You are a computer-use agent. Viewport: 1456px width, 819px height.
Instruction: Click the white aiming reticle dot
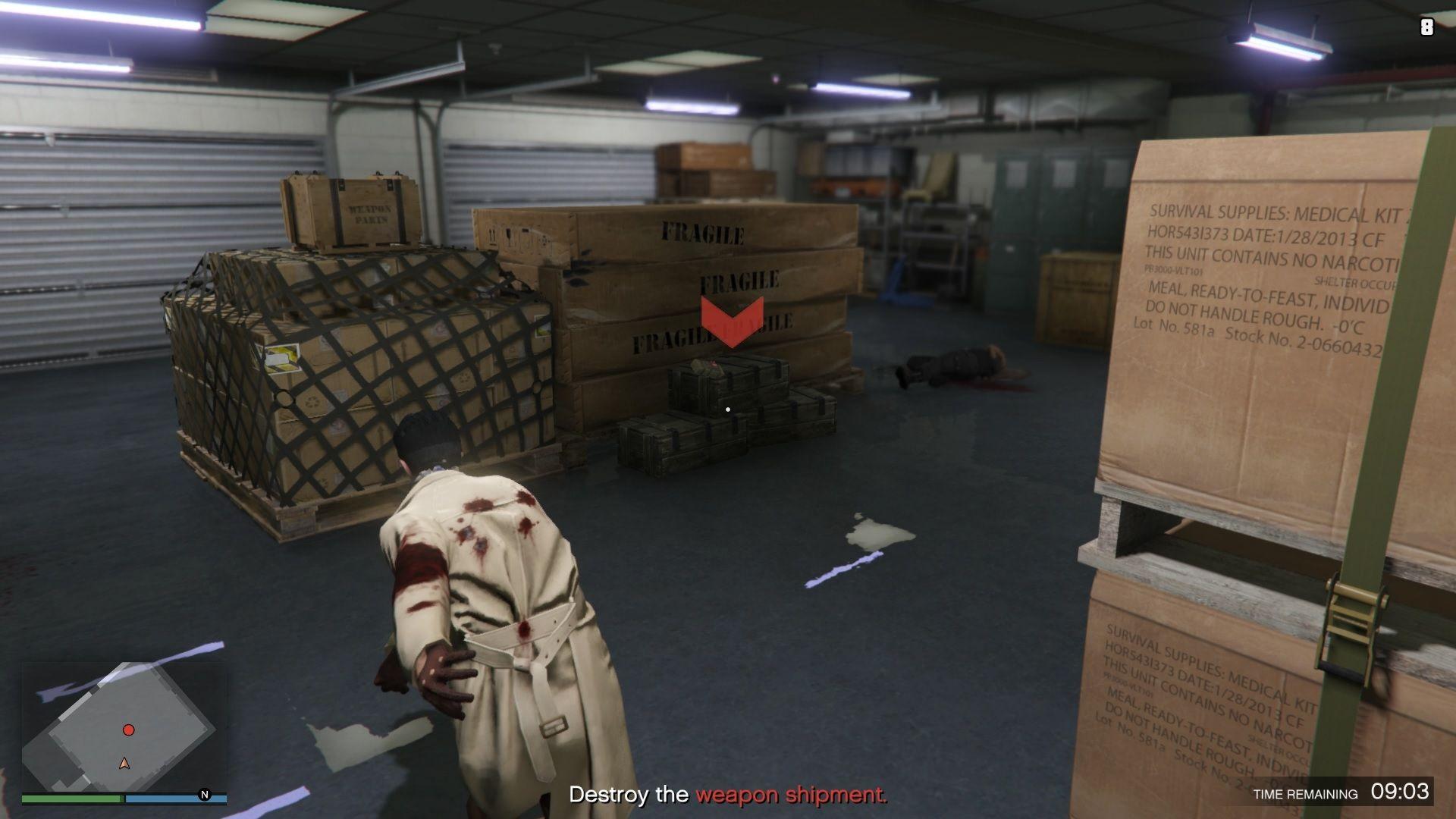point(727,408)
